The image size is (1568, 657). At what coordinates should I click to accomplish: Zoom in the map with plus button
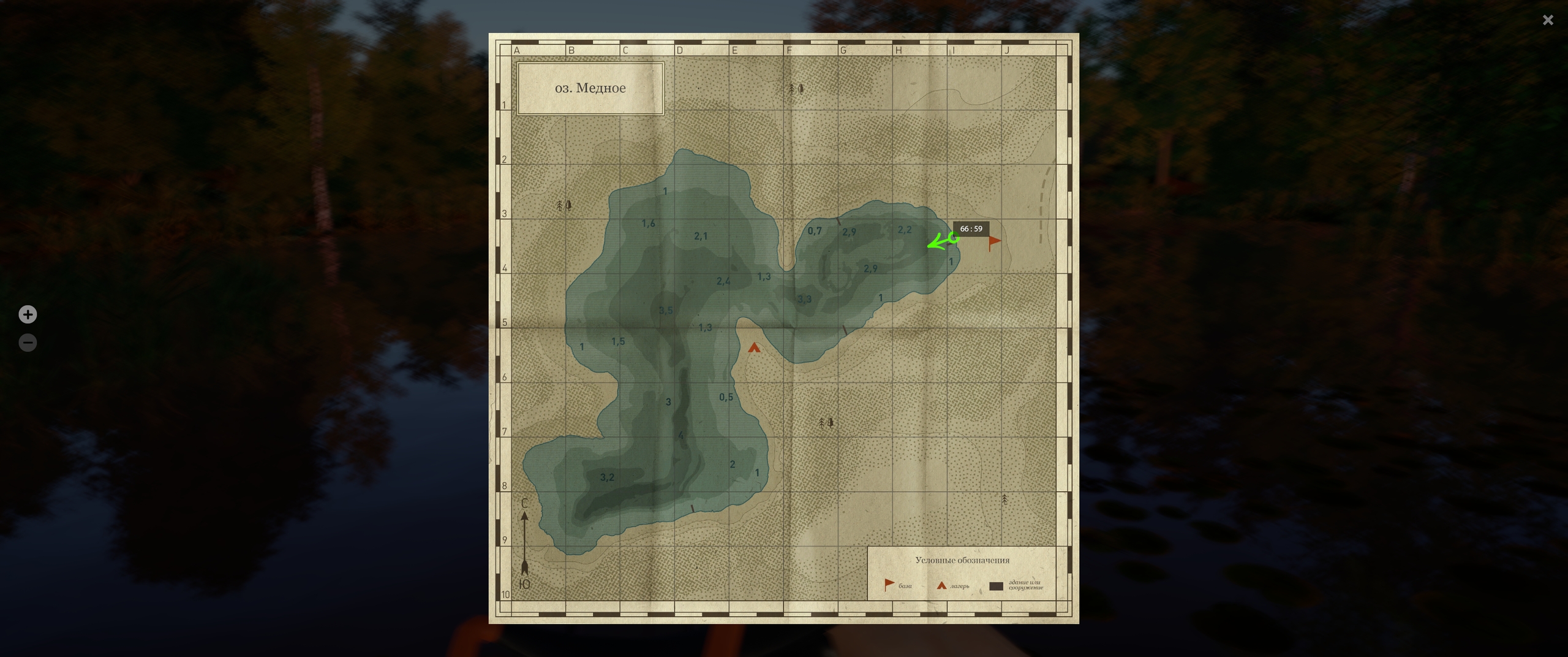[28, 314]
